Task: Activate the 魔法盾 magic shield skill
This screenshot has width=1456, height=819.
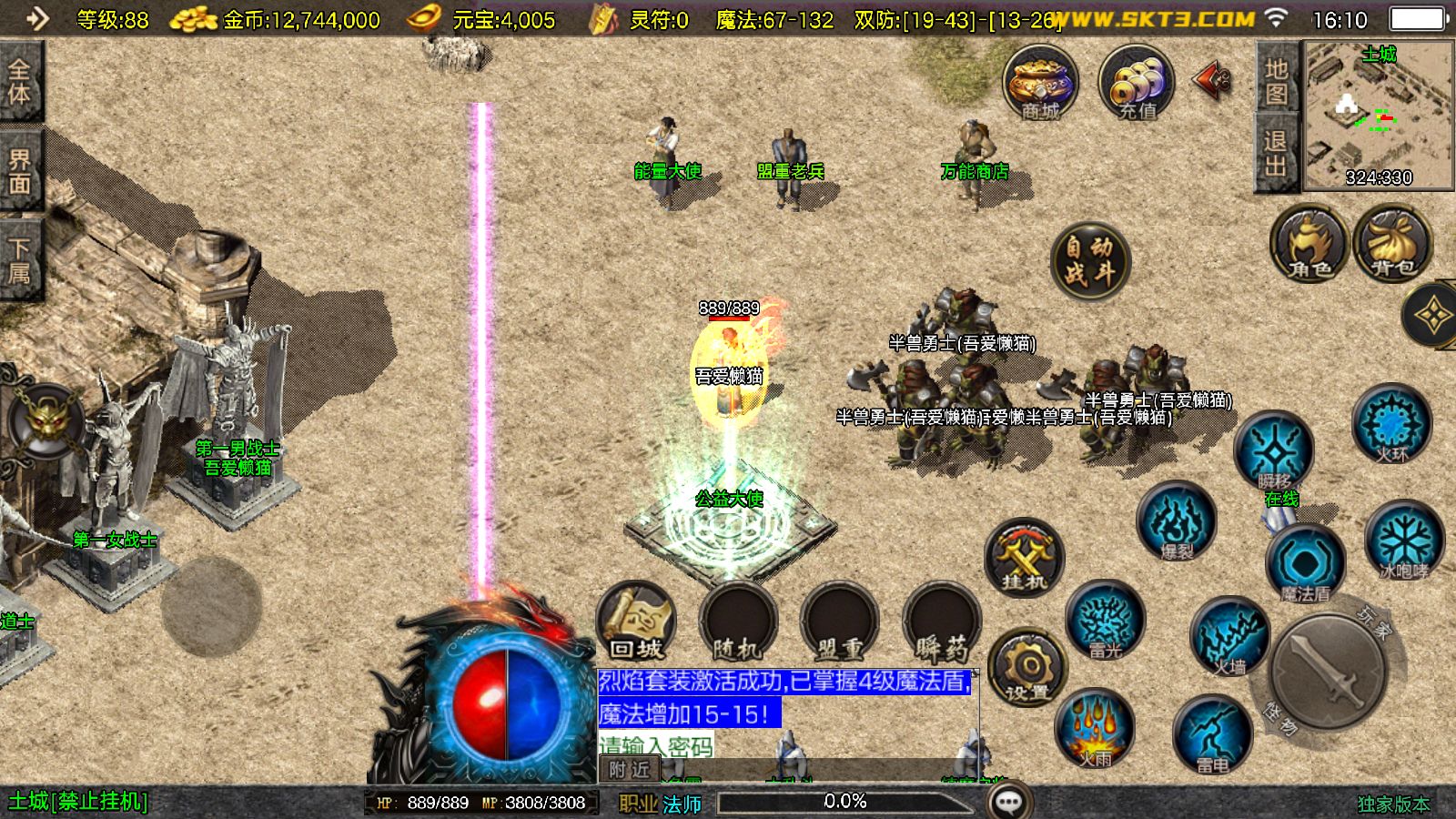Action: 1305,564
